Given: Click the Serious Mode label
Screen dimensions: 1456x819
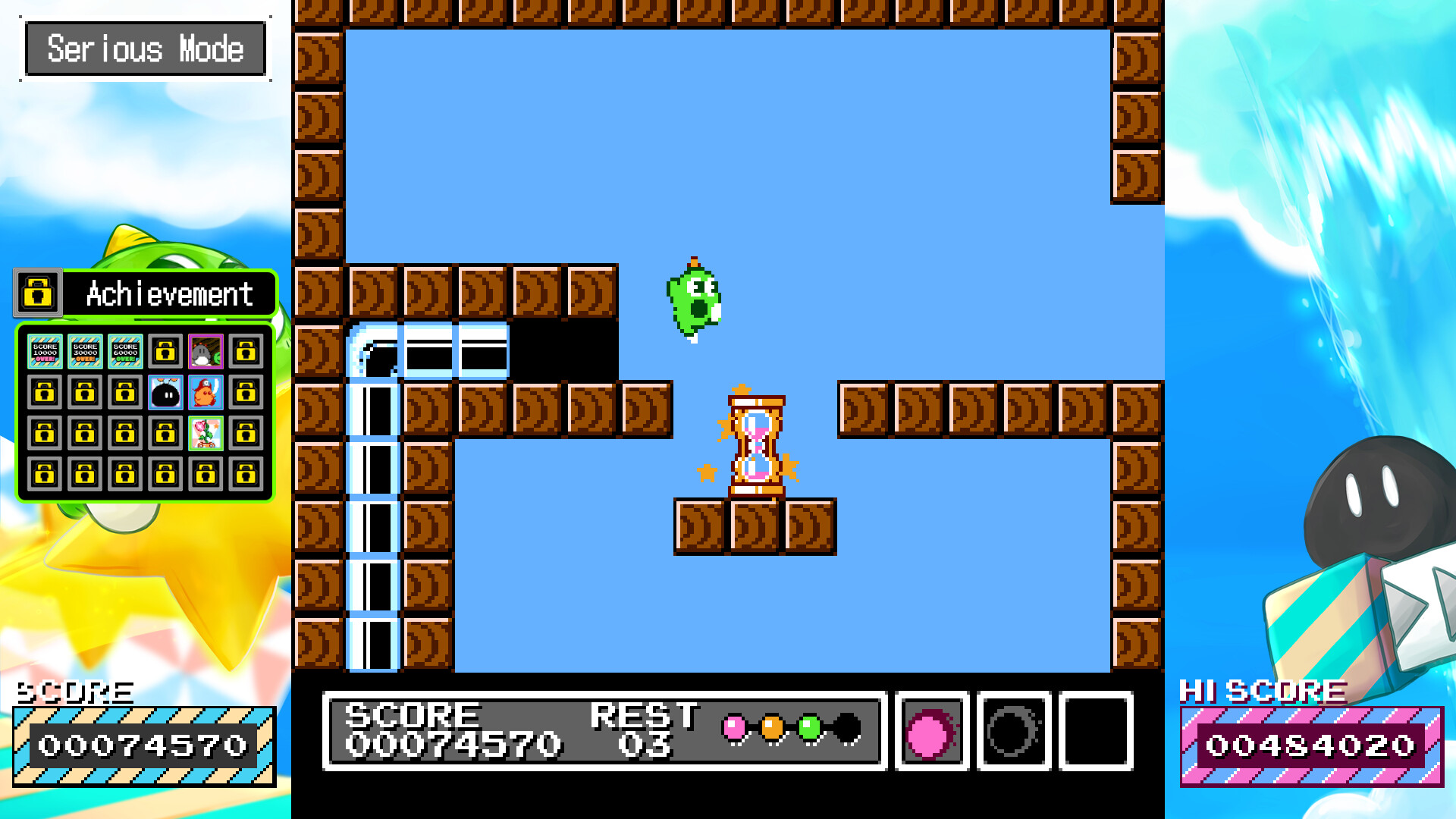Looking at the screenshot, I should (145, 49).
